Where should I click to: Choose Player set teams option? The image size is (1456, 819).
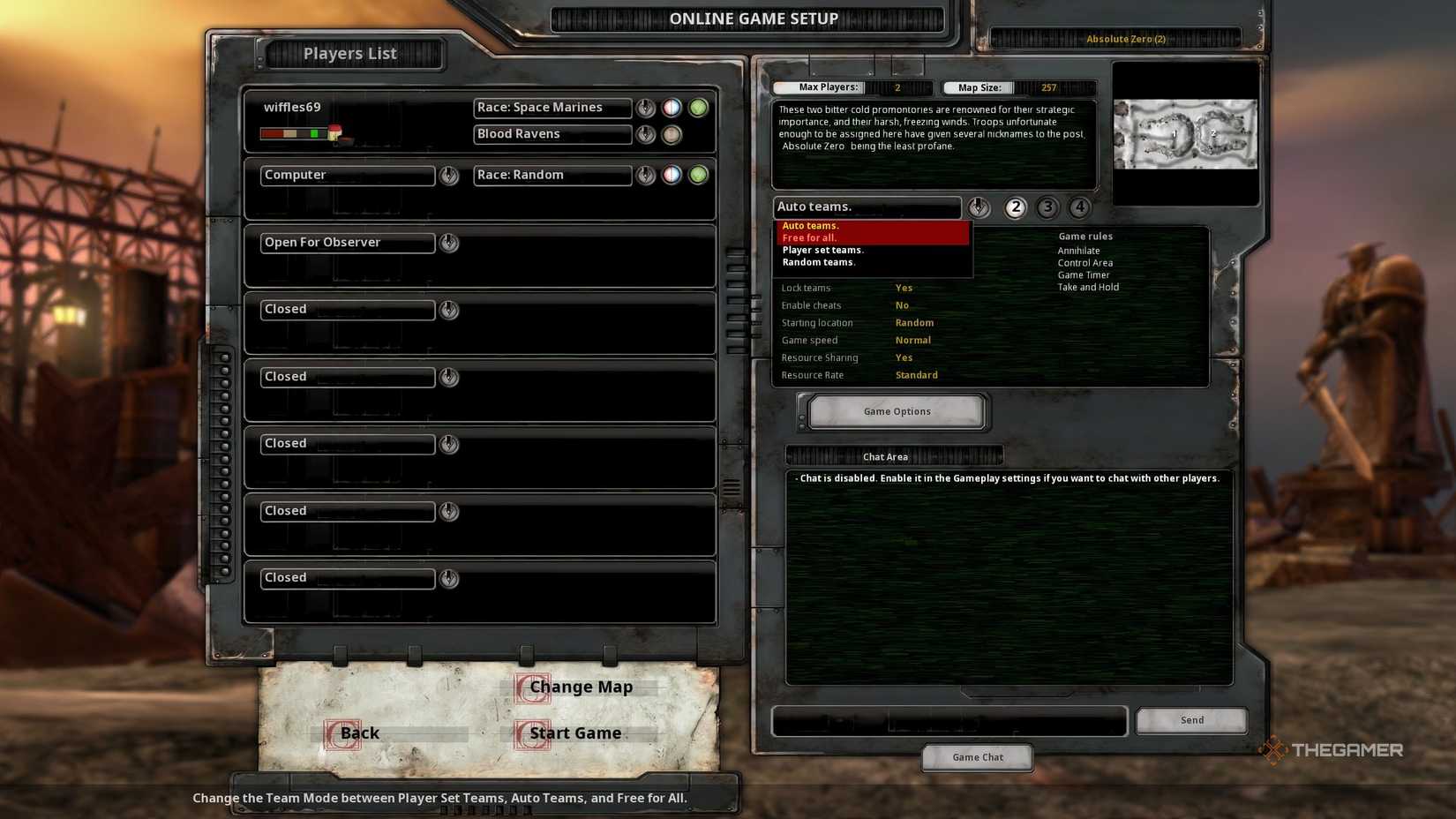(822, 250)
